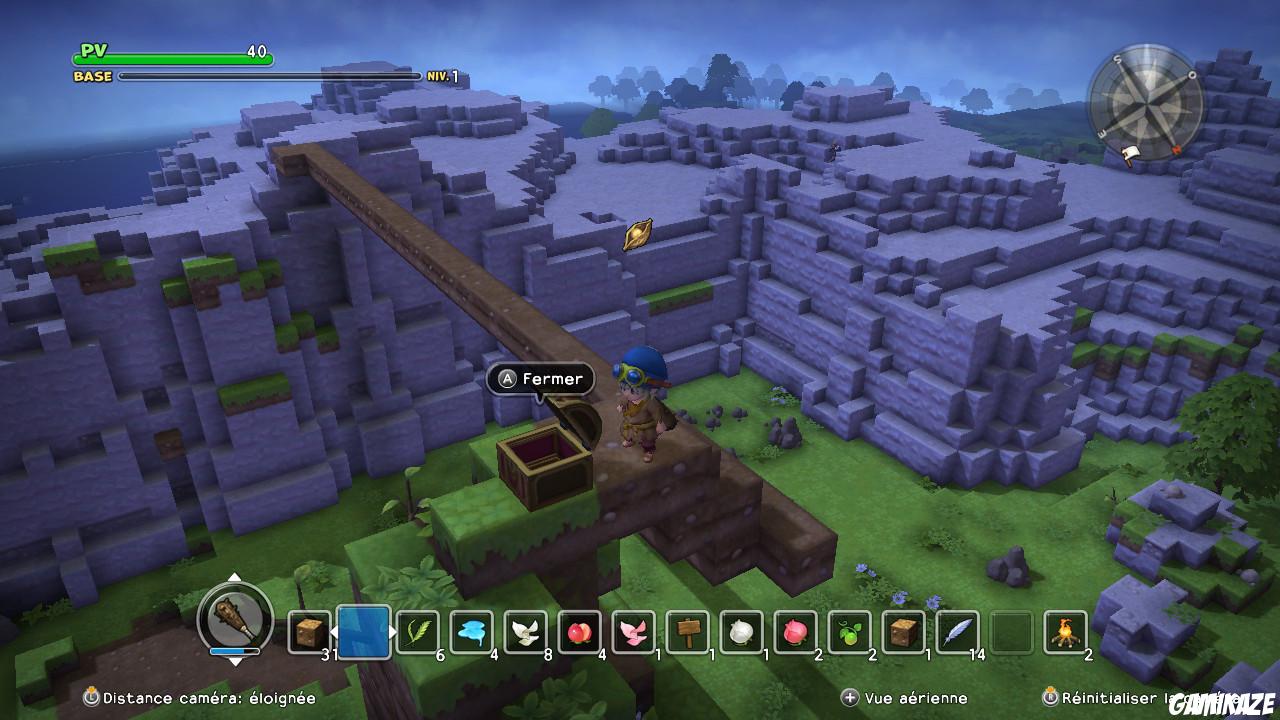This screenshot has height=720, width=1280.
Task: Select the blue feather stack of 14
Action: pyautogui.click(x=956, y=631)
